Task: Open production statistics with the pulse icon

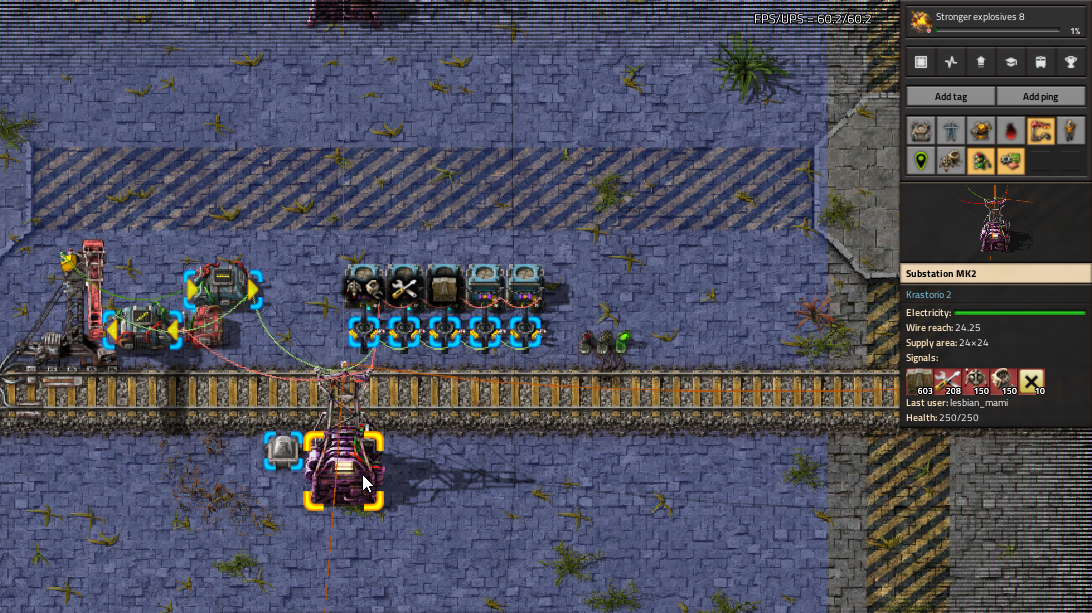Action: [x=951, y=62]
